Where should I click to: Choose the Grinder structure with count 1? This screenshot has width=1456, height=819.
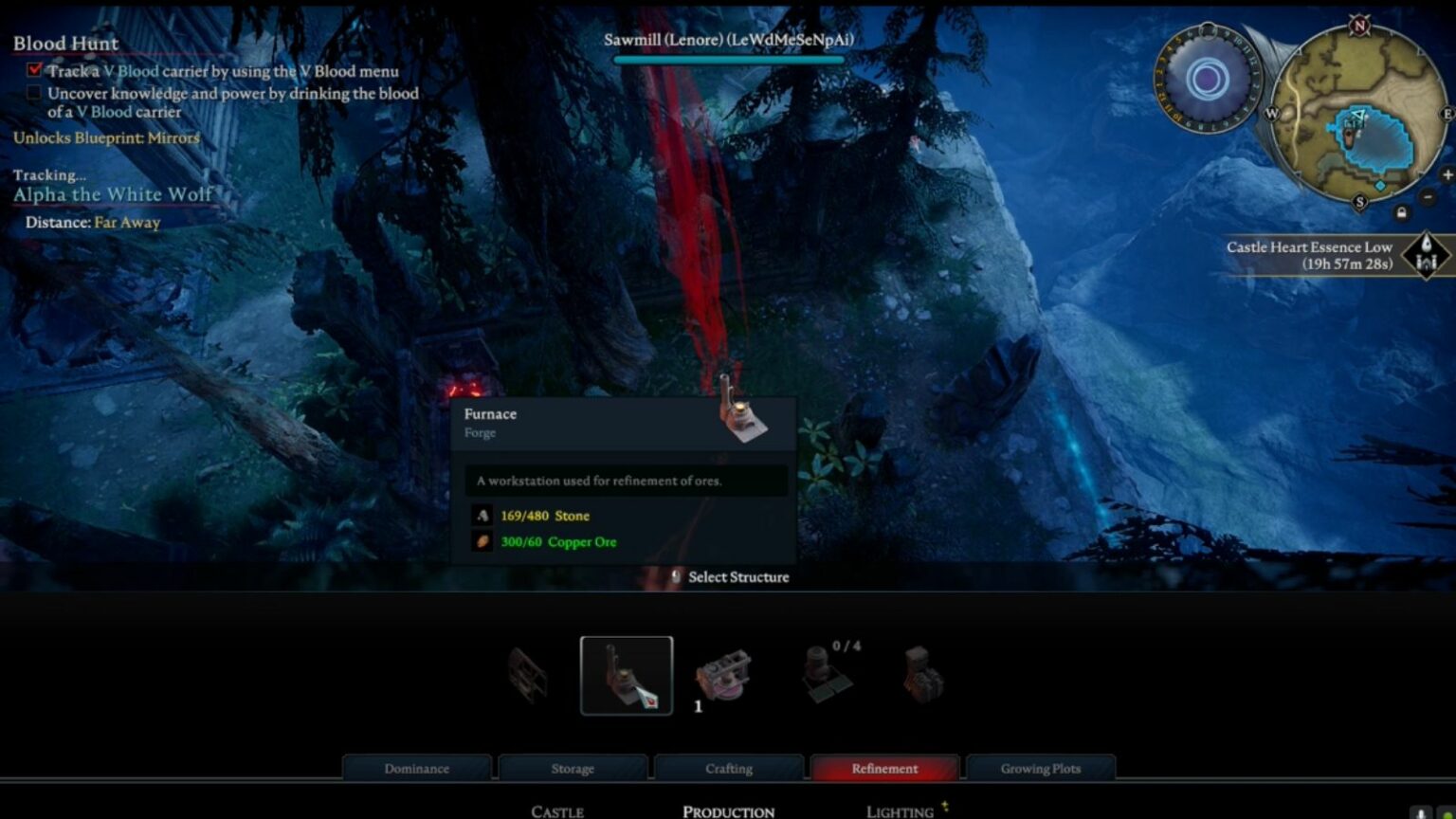[x=723, y=675]
